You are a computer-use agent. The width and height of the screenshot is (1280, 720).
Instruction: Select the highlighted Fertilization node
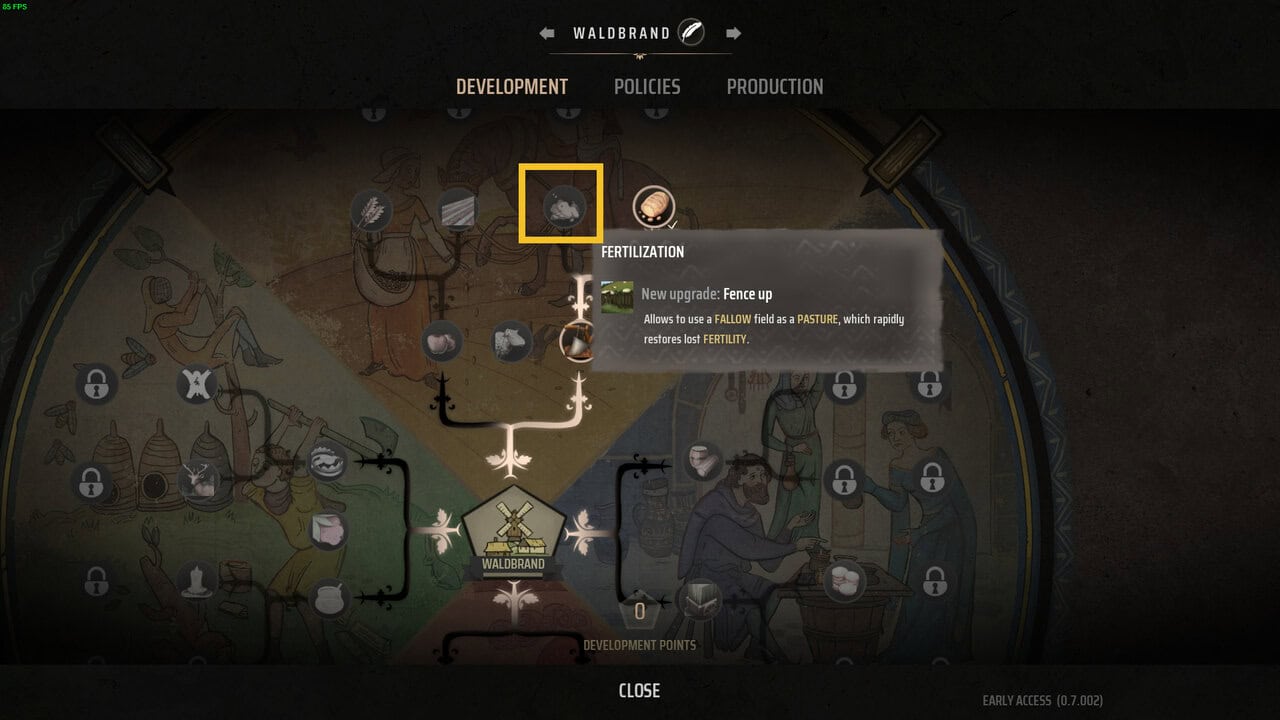pos(561,206)
